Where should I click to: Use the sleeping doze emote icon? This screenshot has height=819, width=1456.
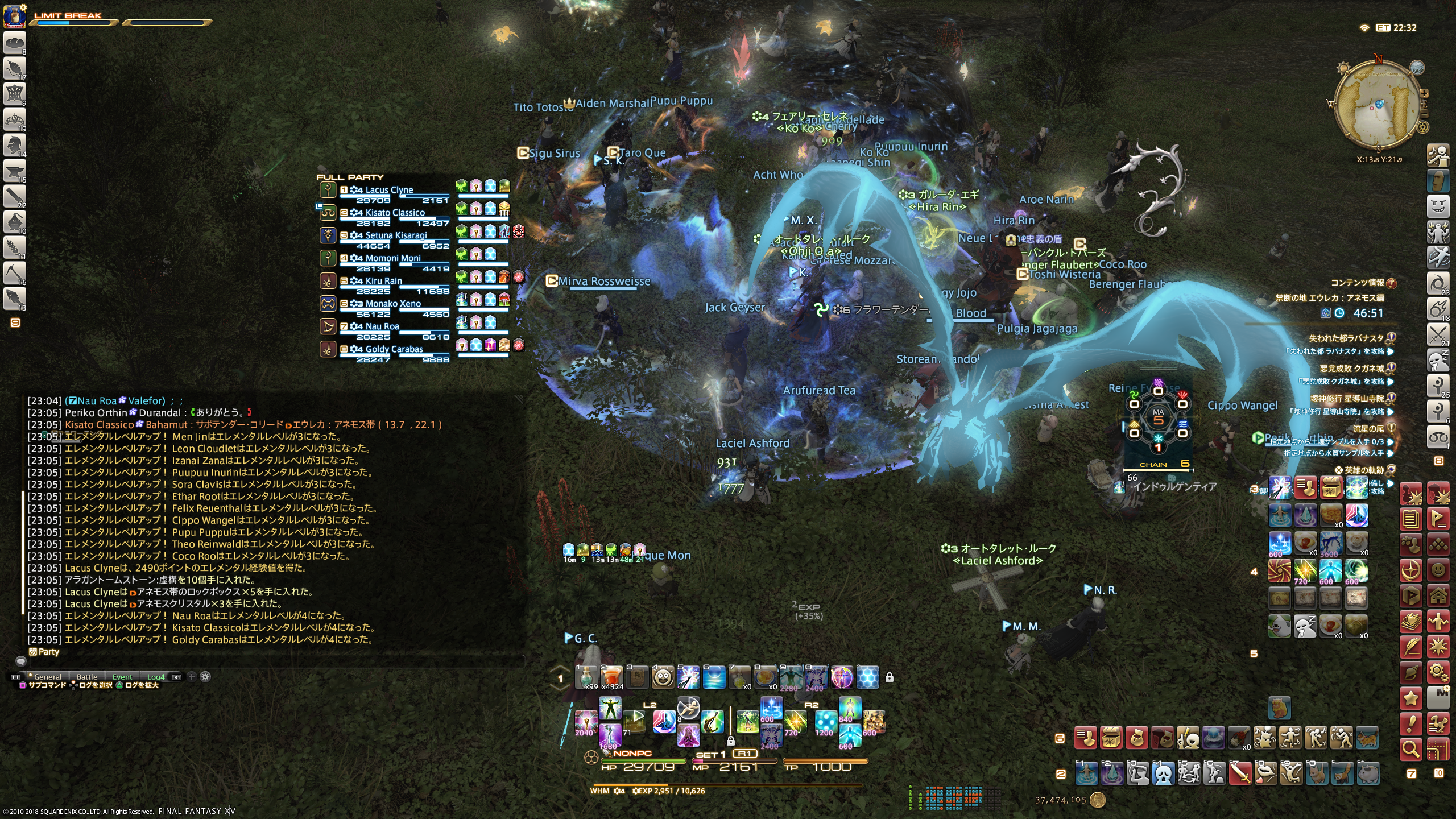[1305, 626]
